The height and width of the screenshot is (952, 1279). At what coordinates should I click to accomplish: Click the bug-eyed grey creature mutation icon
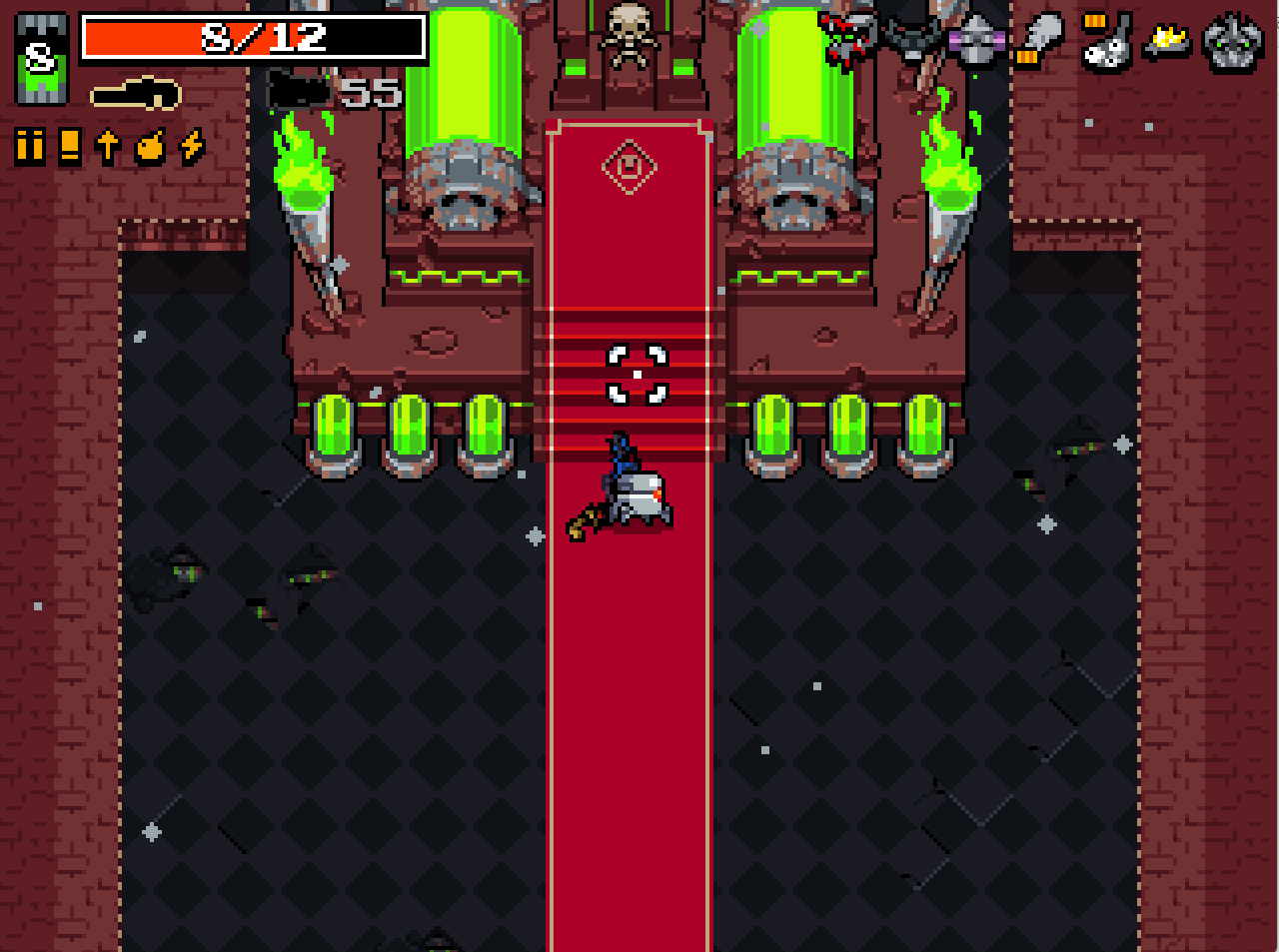(x=1106, y=42)
